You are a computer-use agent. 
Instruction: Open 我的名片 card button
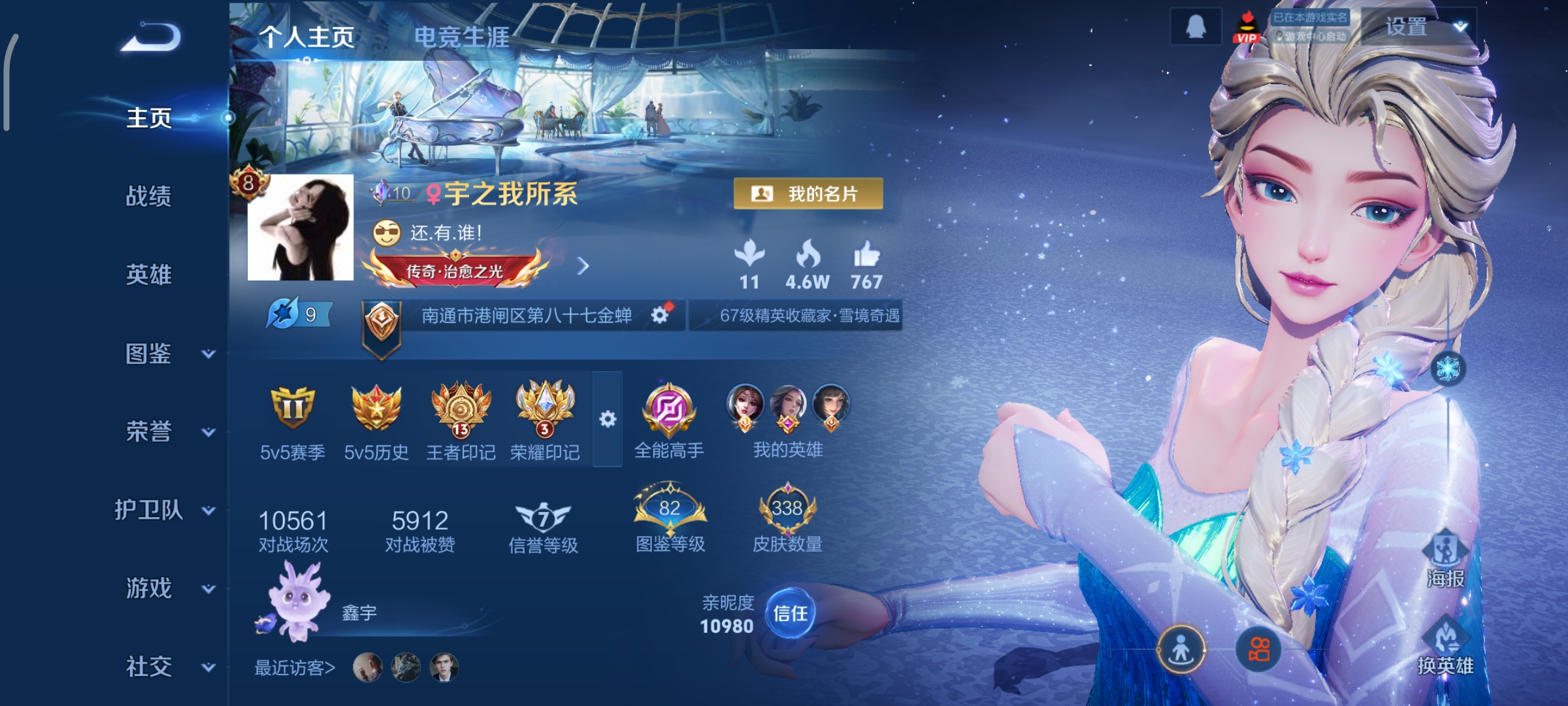tap(808, 193)
